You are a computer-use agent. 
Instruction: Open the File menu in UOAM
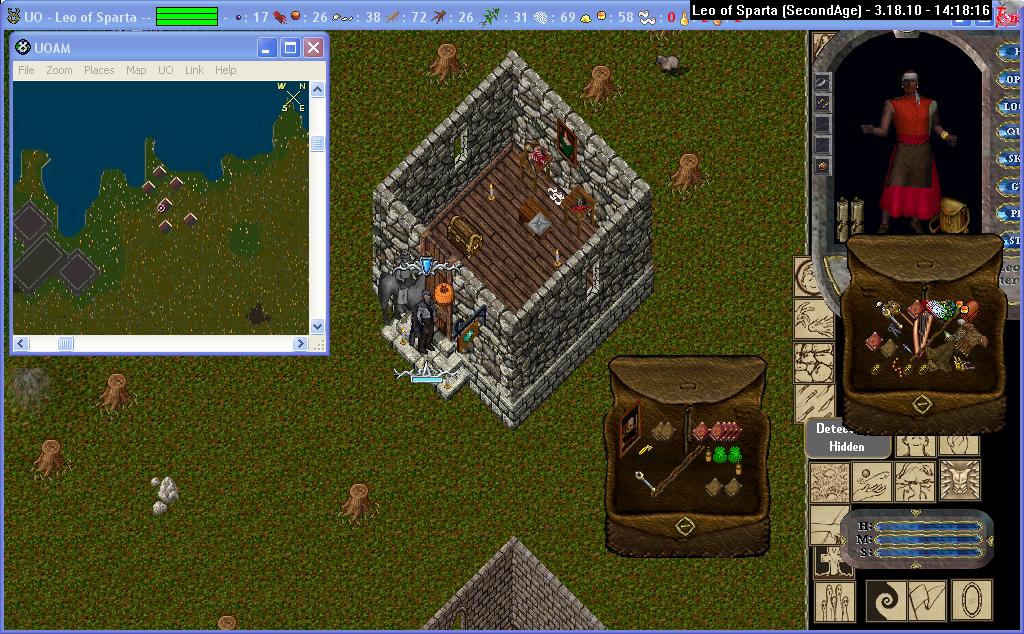pos(26,70)
